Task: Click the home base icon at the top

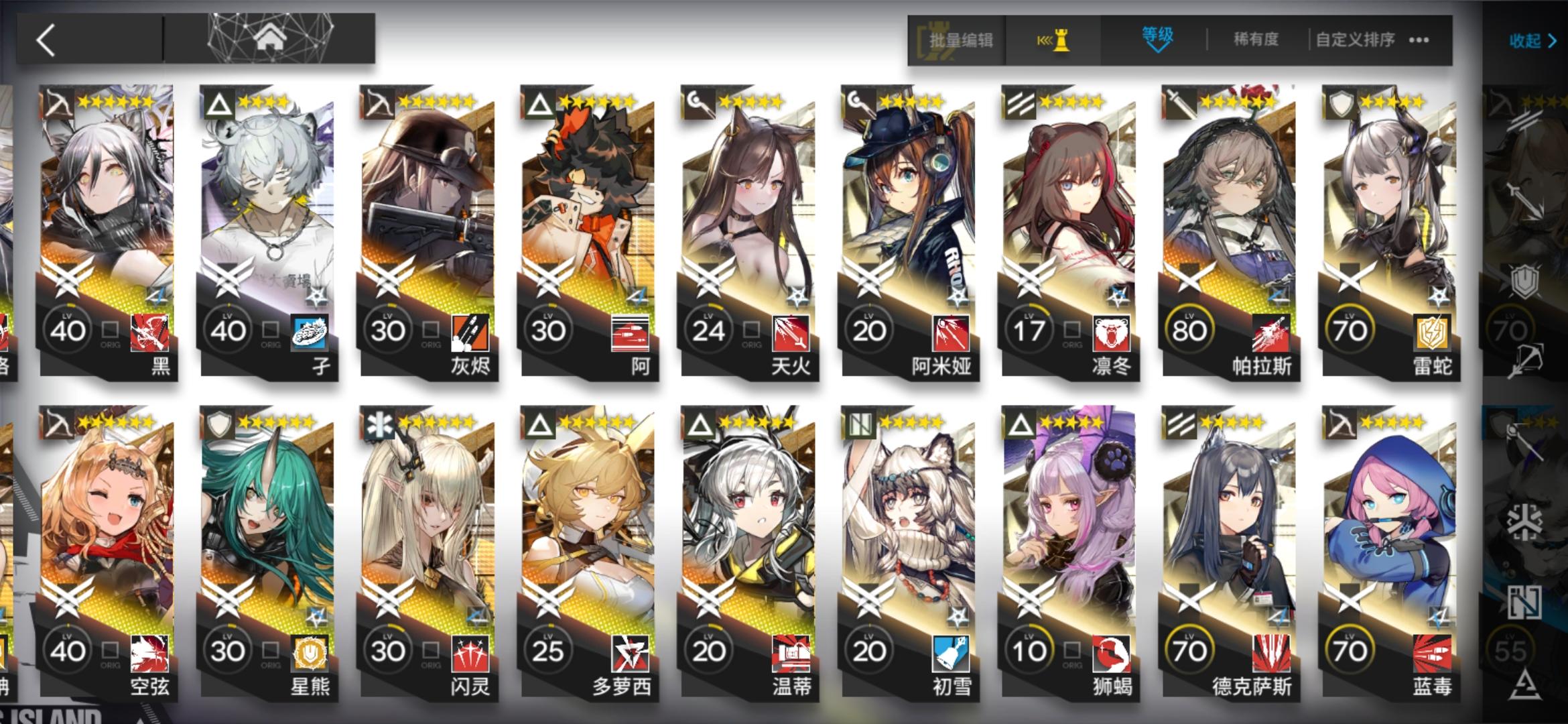Action: pos(268,38)
